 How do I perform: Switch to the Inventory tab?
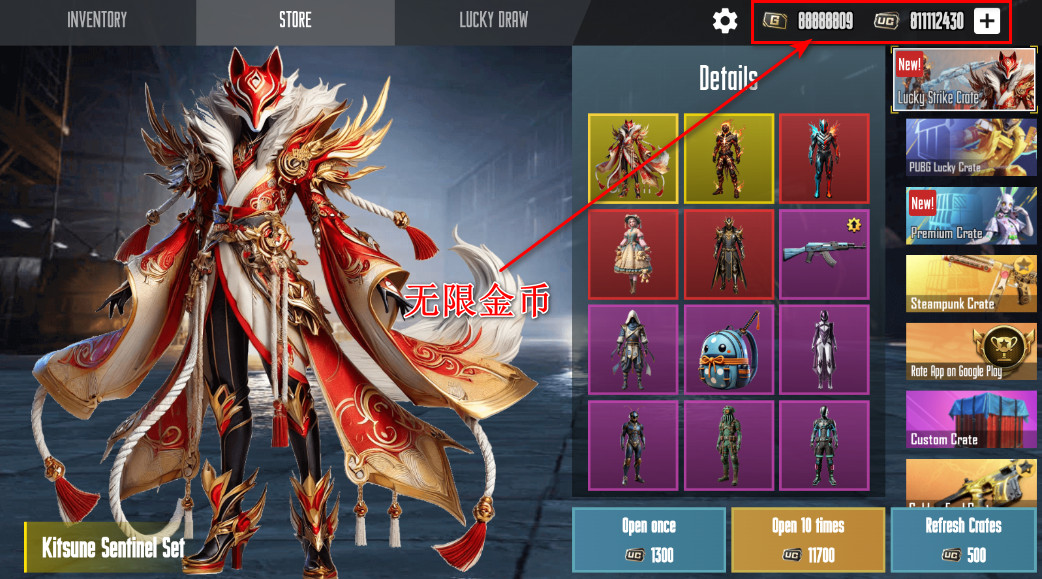point(98,20)
